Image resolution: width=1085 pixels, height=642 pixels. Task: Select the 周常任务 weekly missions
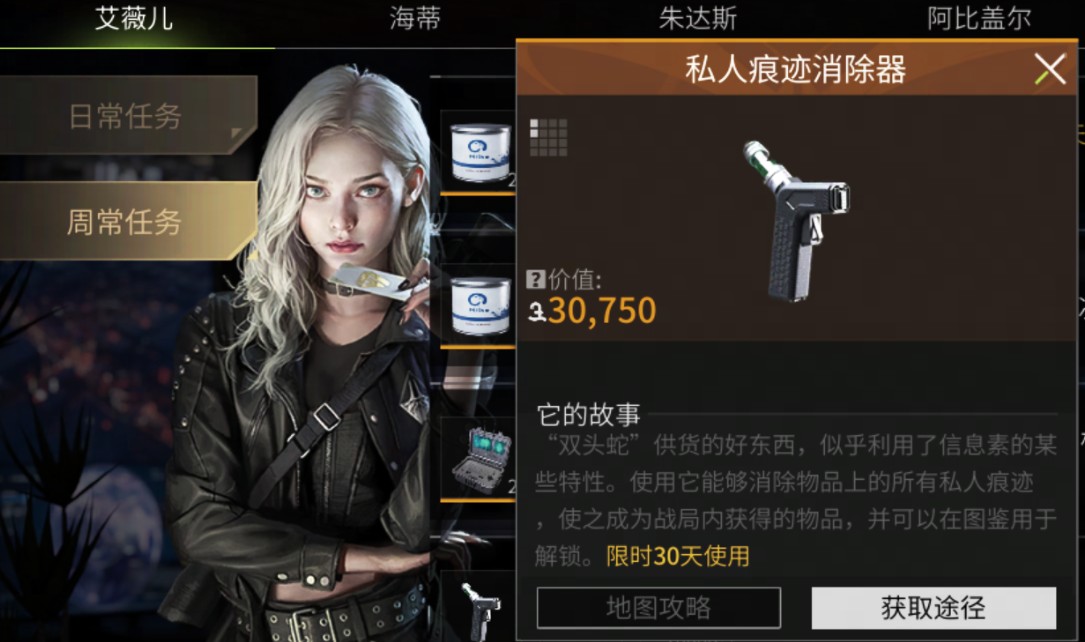(125, 222)
